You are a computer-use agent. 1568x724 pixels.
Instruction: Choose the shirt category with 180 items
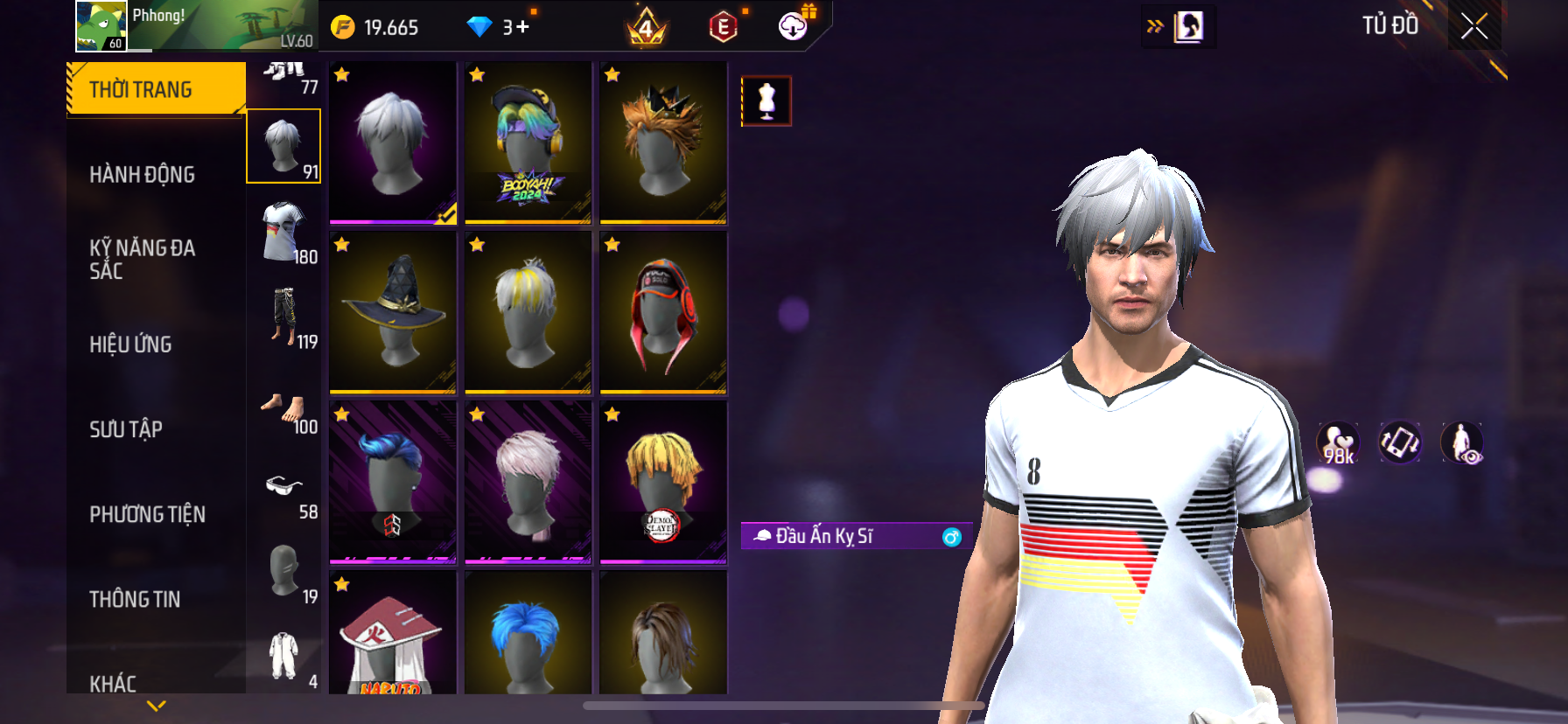coord(284,232)
